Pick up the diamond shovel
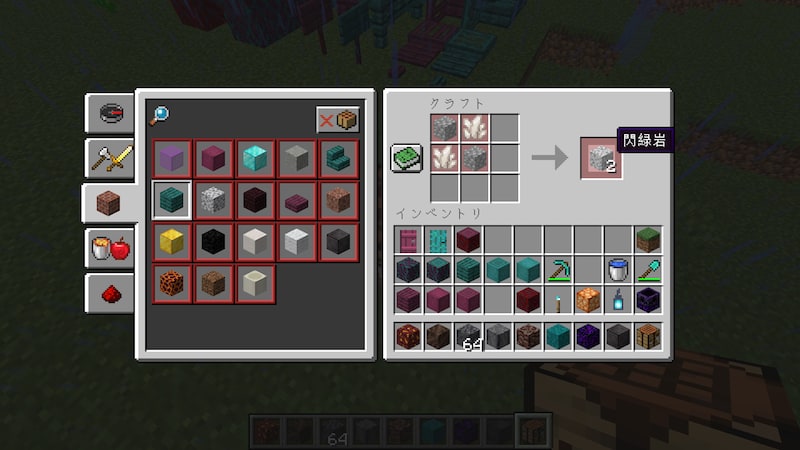 648,269
